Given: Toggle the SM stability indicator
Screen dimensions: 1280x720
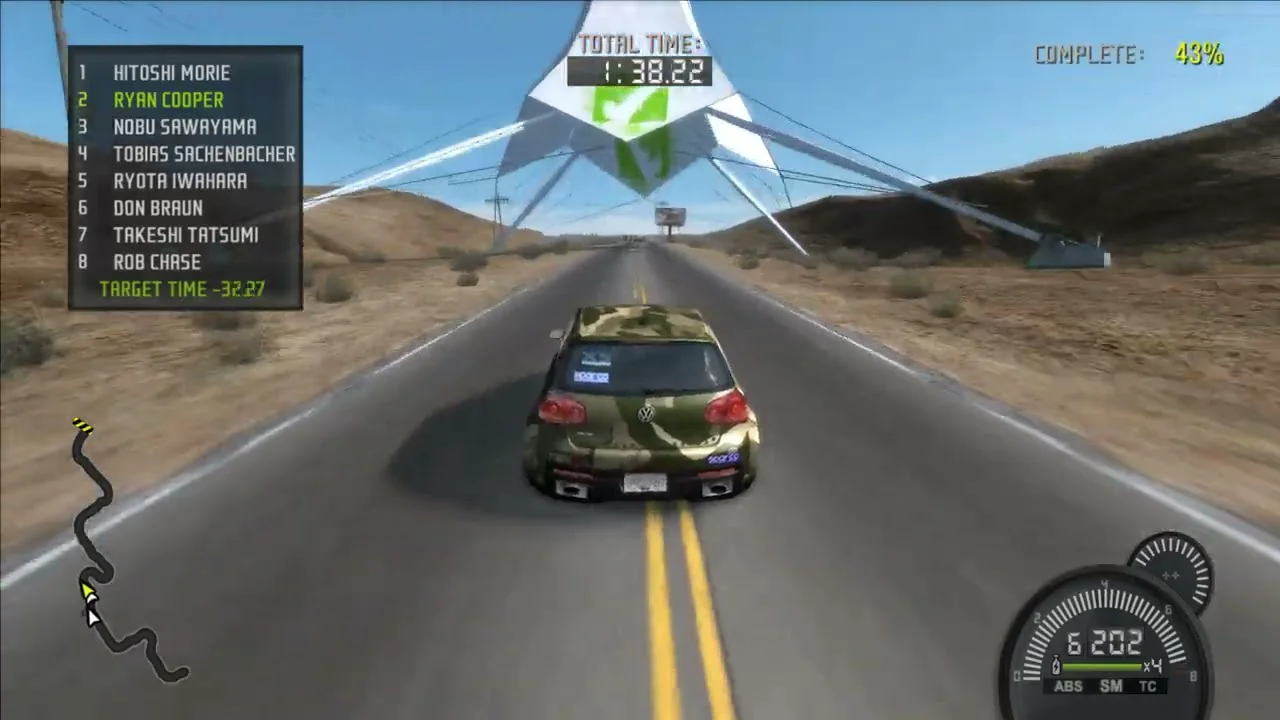Looking at the screenshot, I should (1111, 686).
